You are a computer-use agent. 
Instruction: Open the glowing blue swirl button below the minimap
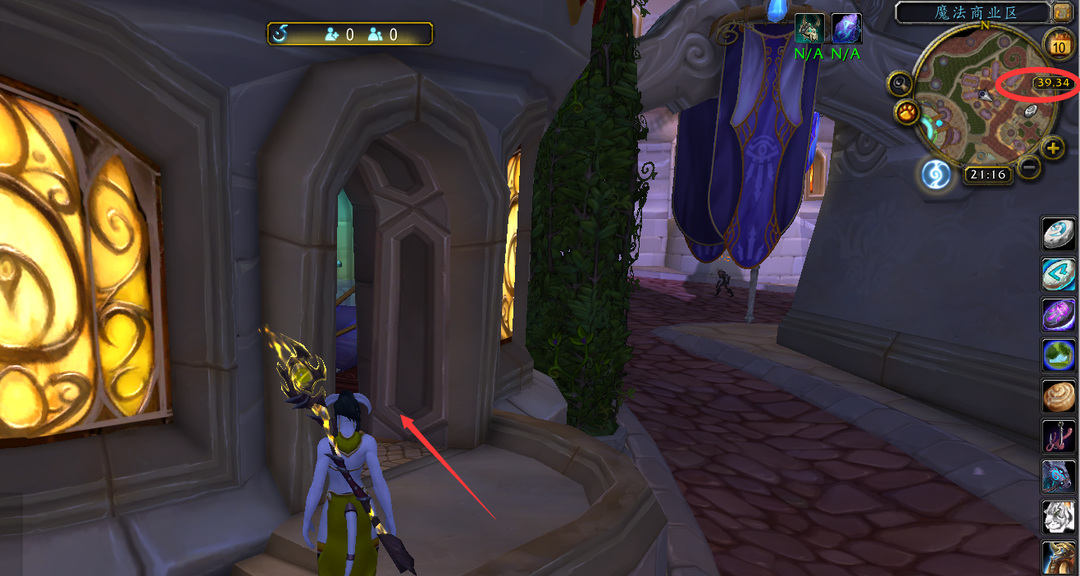pos(936,174)
